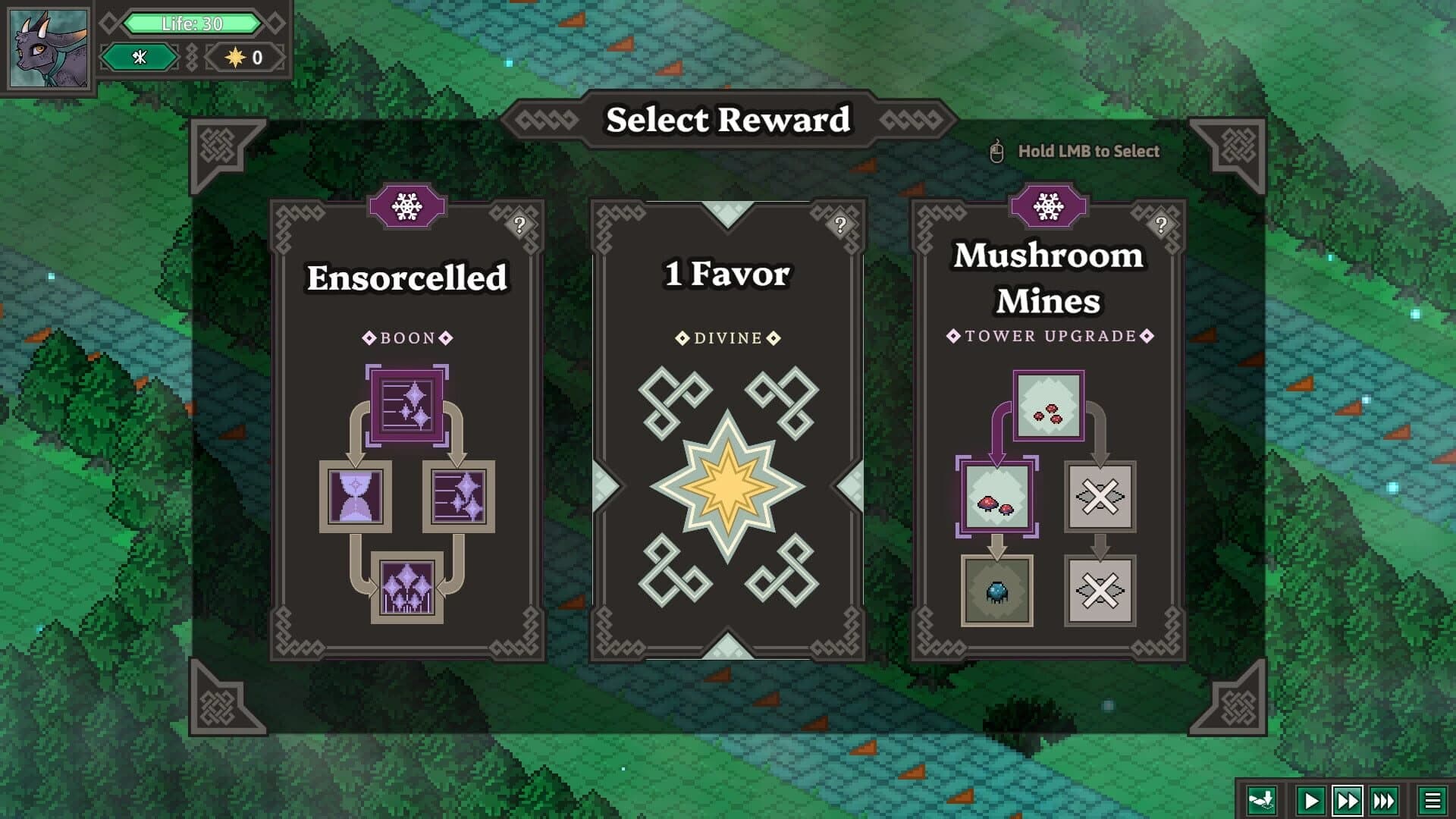
Task: Open help for the Ensorcelled card
Action: tap(519, 225)
